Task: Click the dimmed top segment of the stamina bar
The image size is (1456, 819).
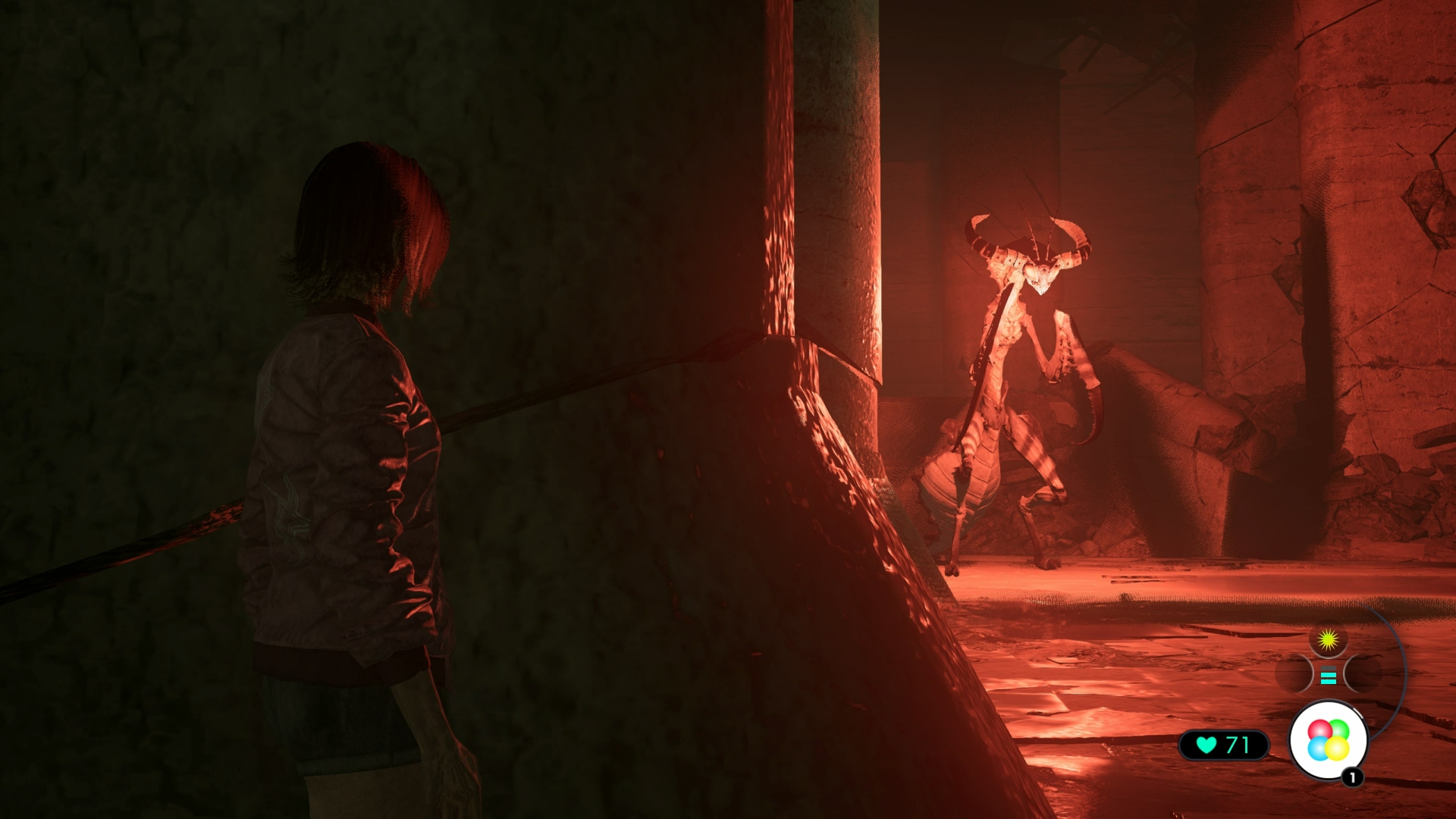Action: pyautogui.click(x=1328, y=669)
